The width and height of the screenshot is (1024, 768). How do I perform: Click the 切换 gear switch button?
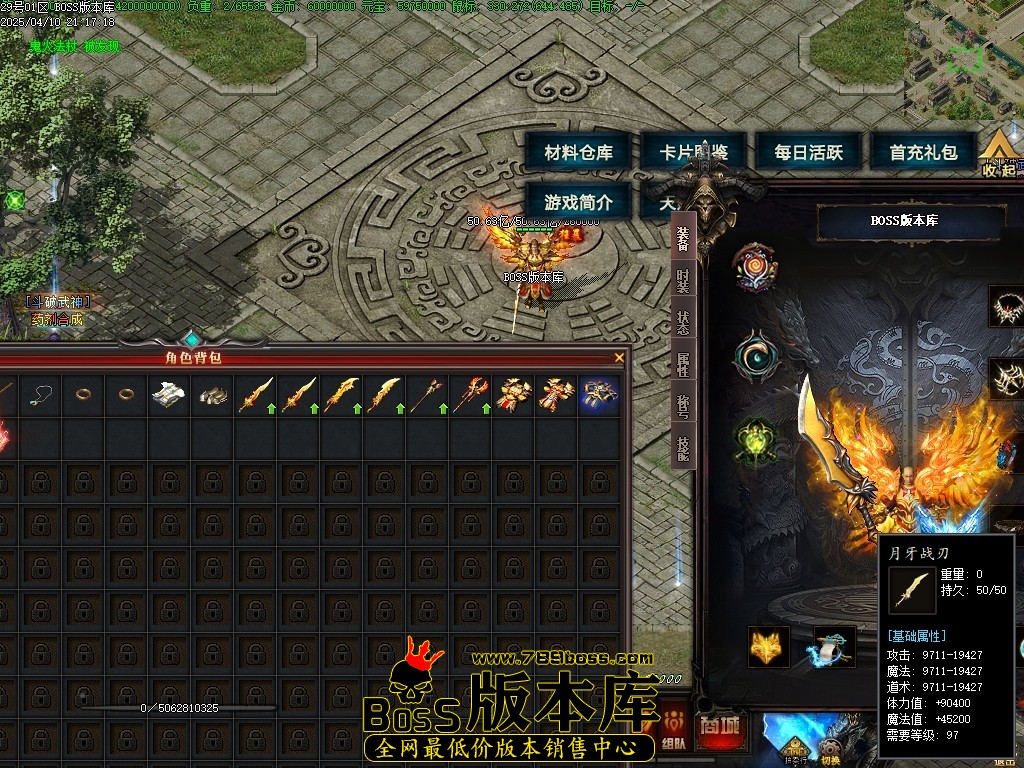click(831, 750)
